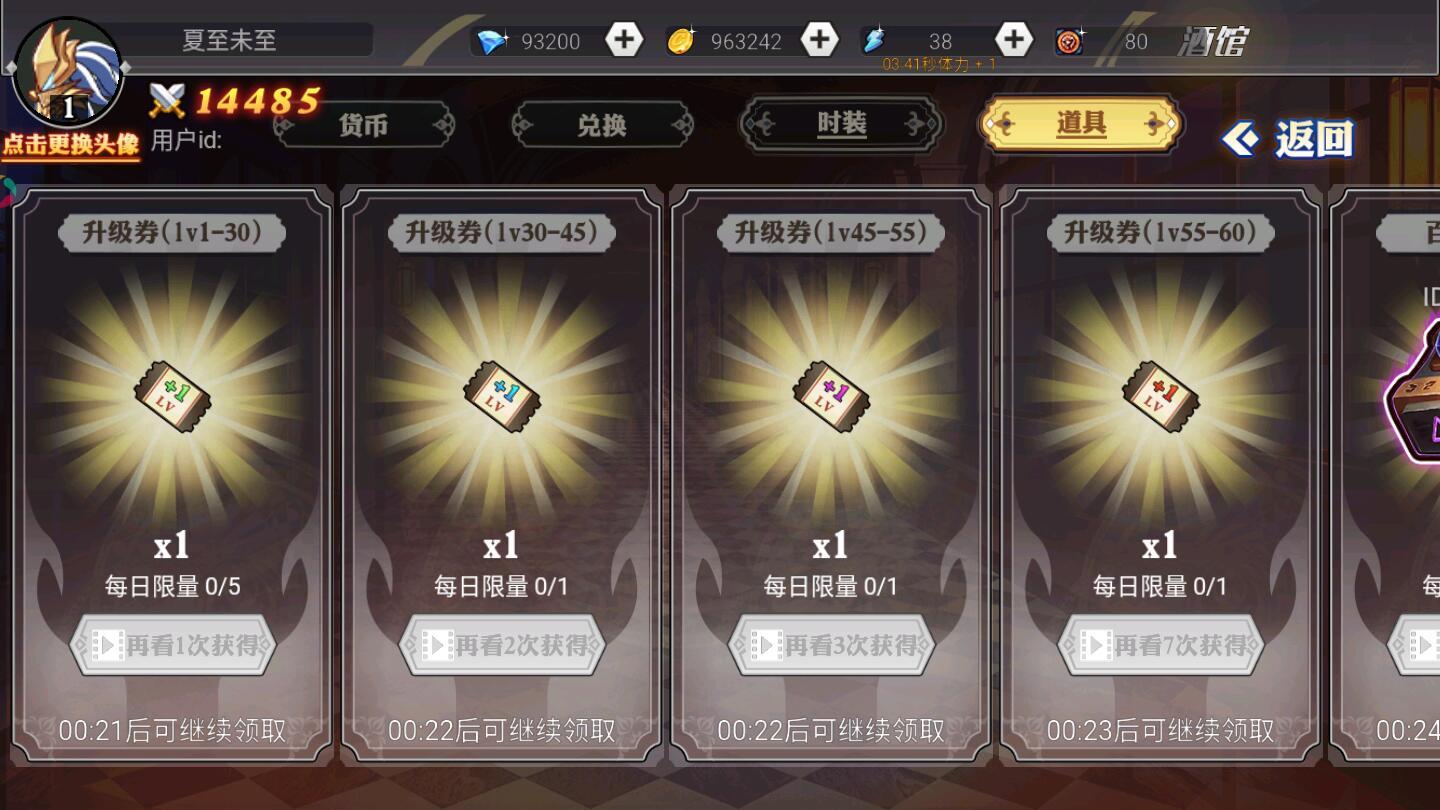Click the diamond currency icon
The image size is (1440, 810).
click(492, 40)
